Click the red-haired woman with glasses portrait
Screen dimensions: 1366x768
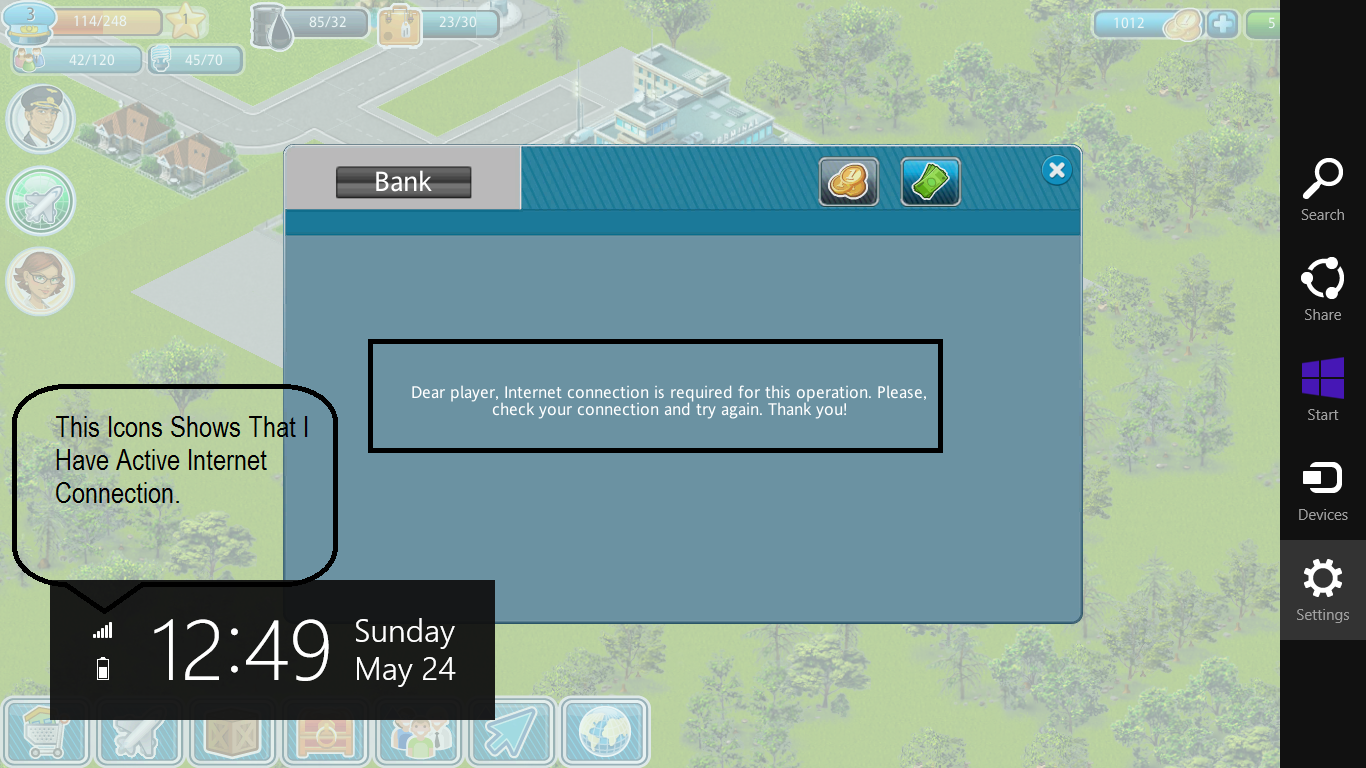click(x=40, y=281)
